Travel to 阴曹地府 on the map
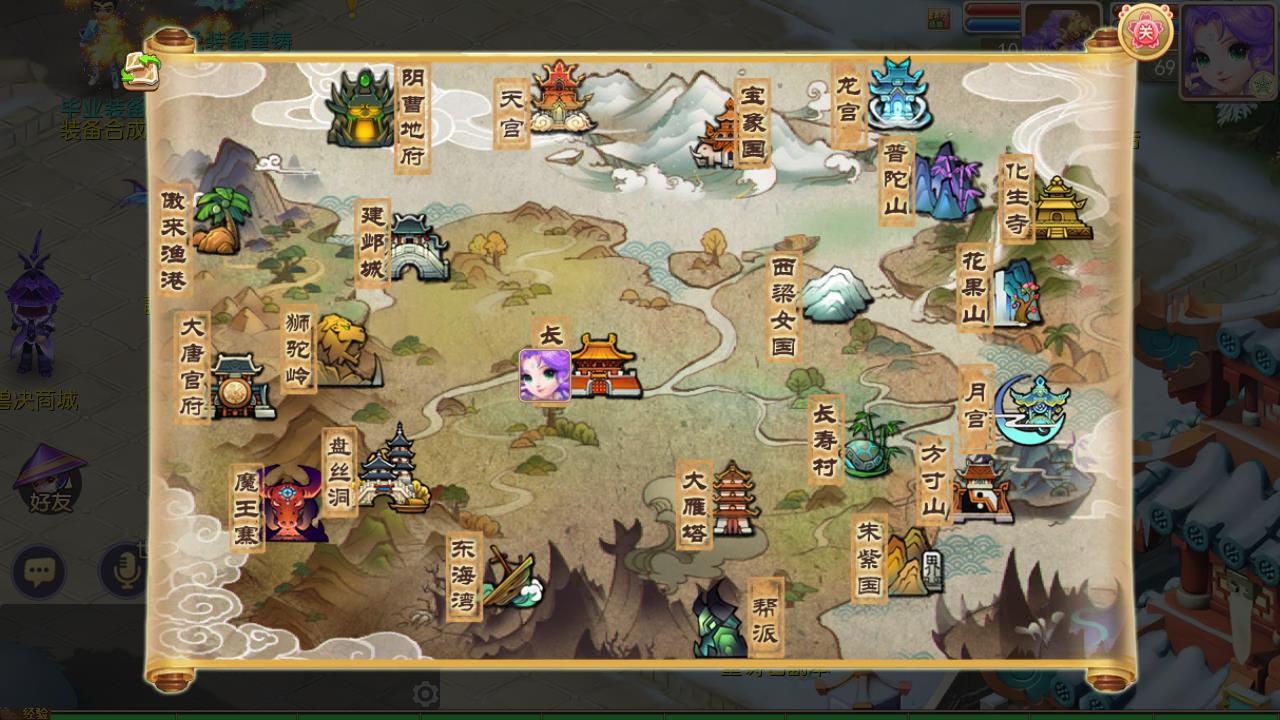Screen dimensions: 1280x720 pyautogui.click(x=364, y=107)
